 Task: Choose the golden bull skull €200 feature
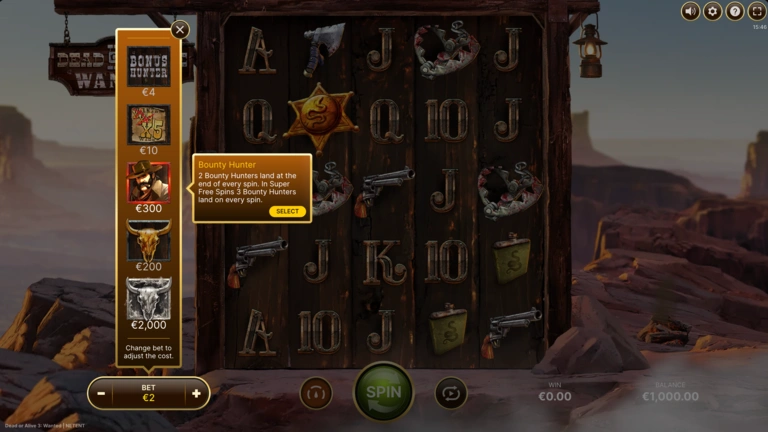(x=148, y=240)
